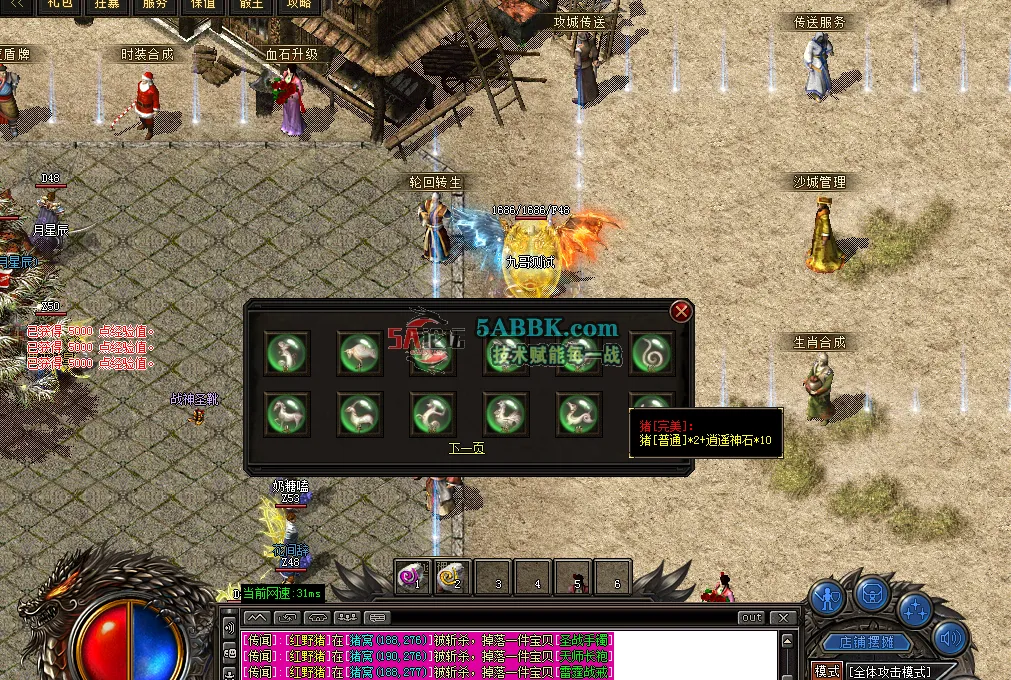Select the rat zodiac orb
The width and height of the screenshot is (1011, 680).
click(287, 352)
